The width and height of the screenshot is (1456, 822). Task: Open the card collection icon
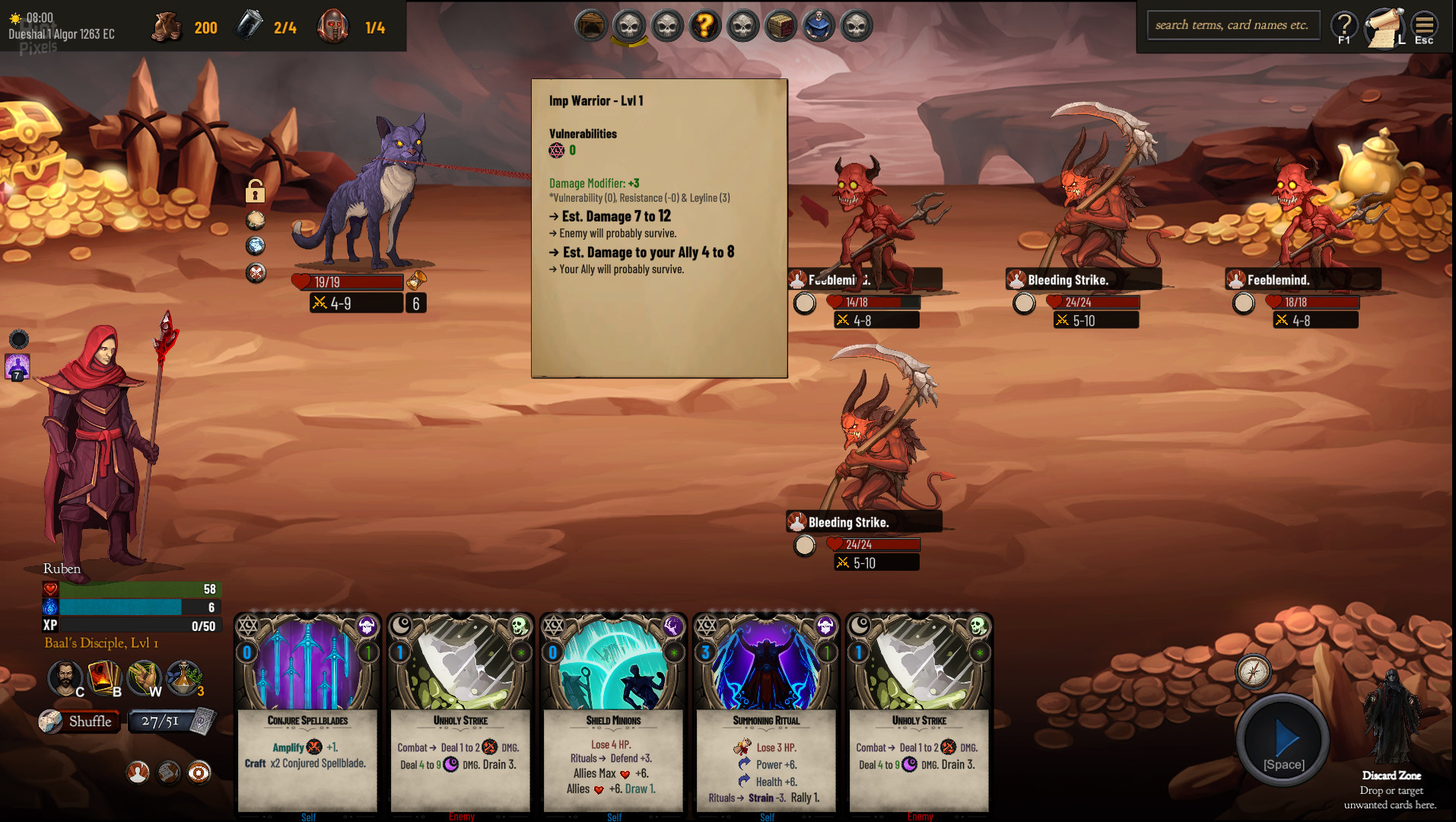coord(104,677)
